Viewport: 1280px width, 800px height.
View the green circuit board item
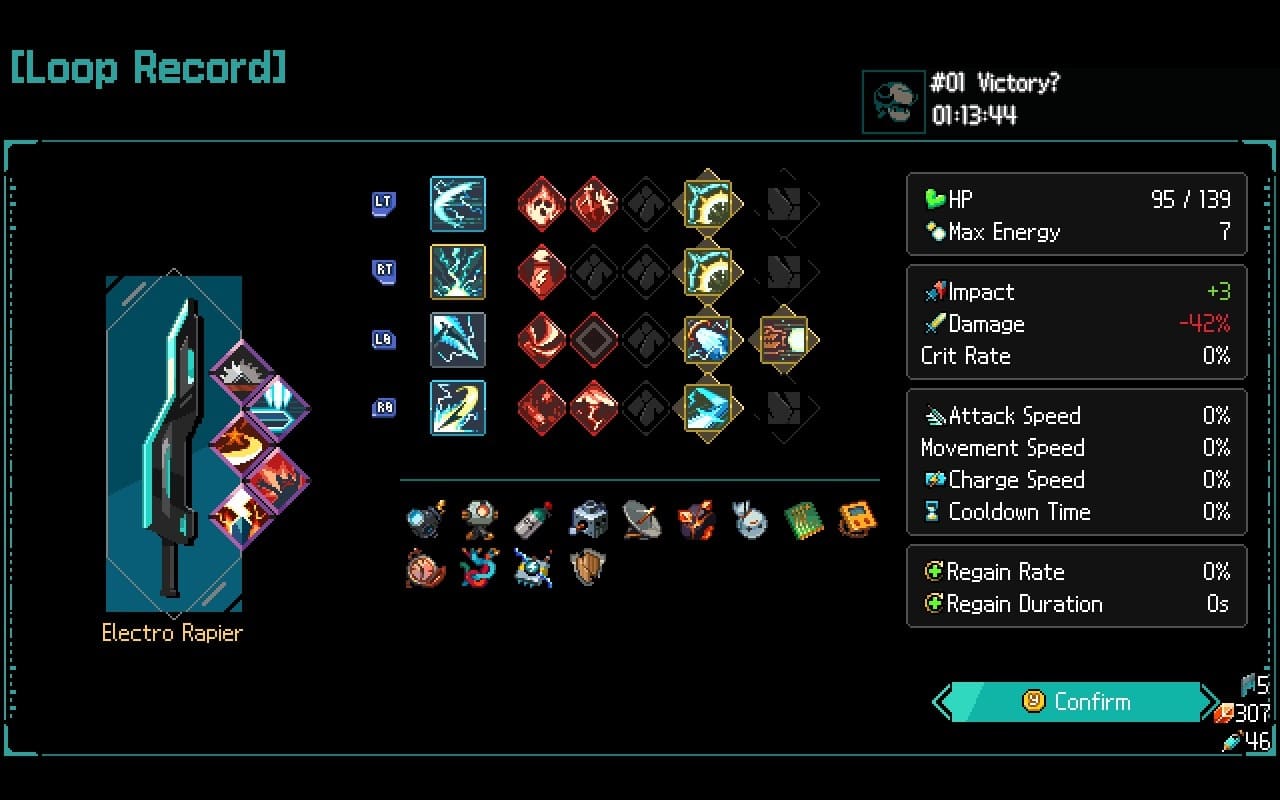tap(803, 520)
